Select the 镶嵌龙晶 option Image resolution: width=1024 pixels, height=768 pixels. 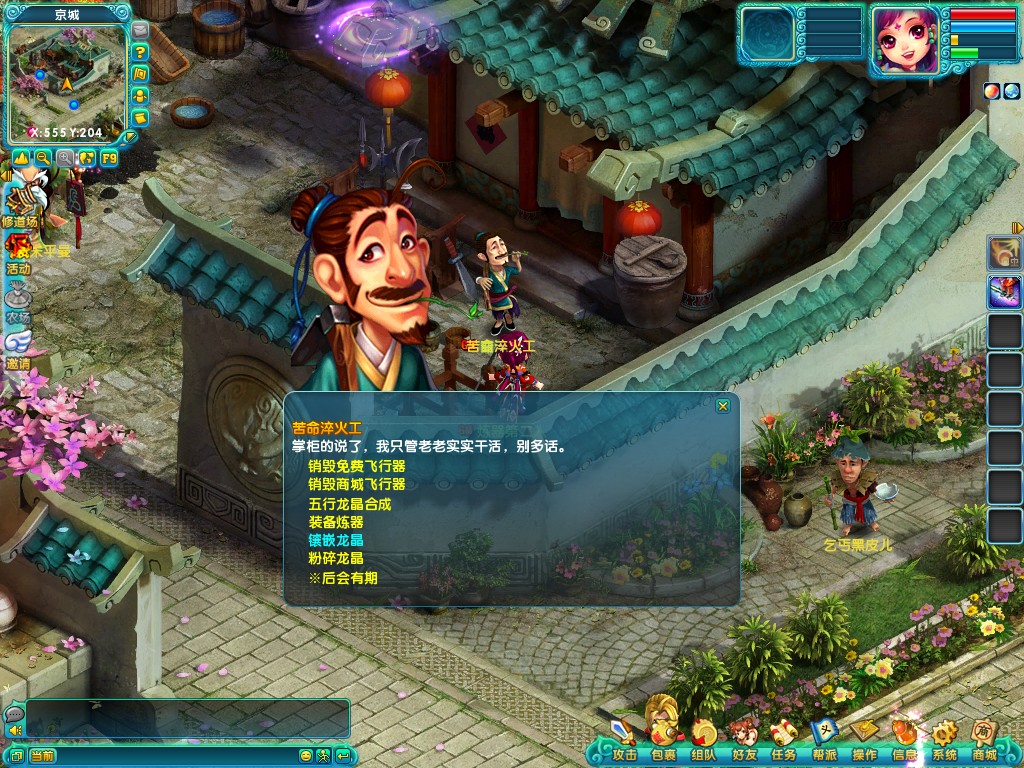pyautogui.click(x=336, y=540)
